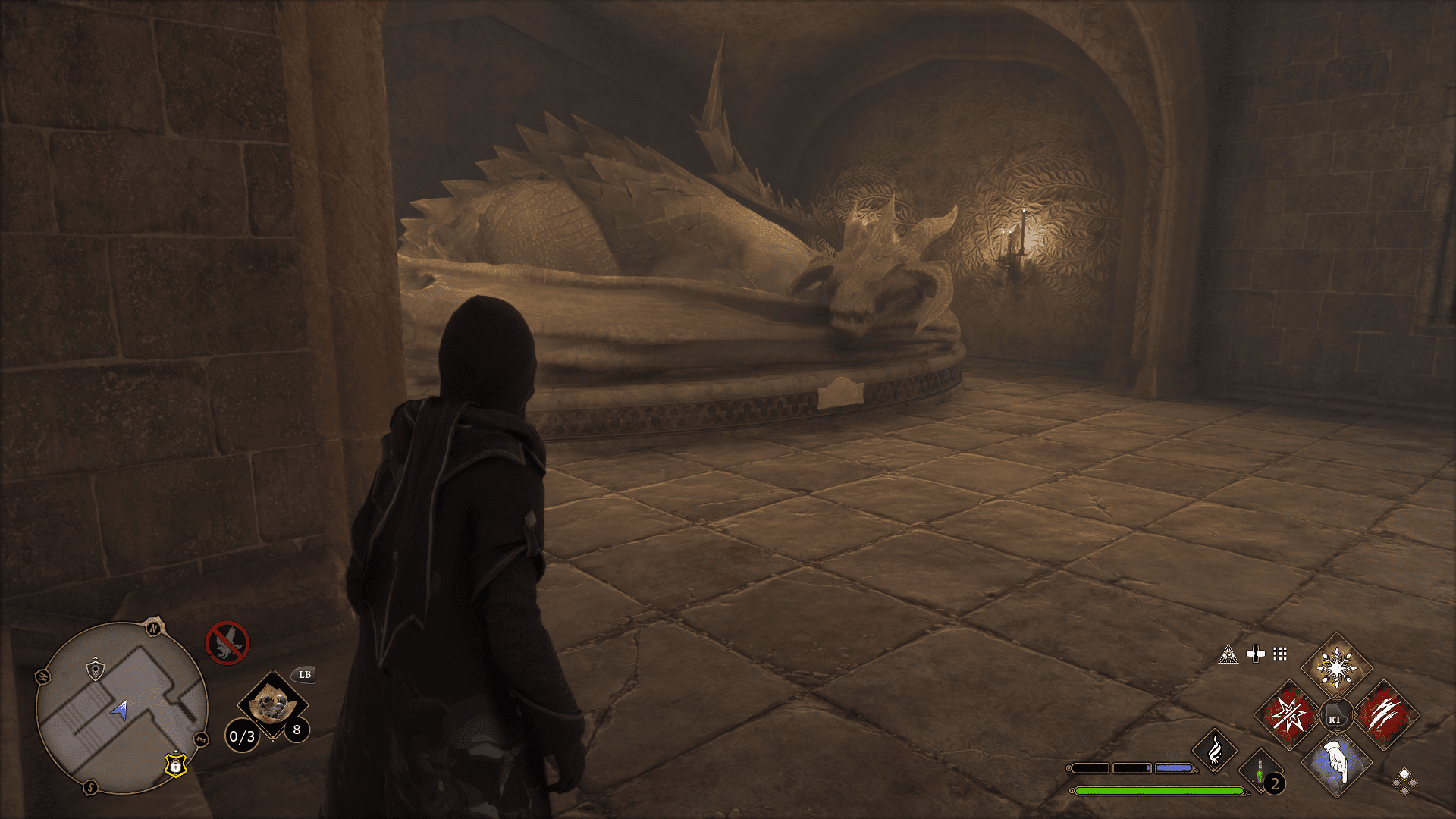The image size is (1456, 819).
Task: Click the circular minimap
Action: pos(121,708)
